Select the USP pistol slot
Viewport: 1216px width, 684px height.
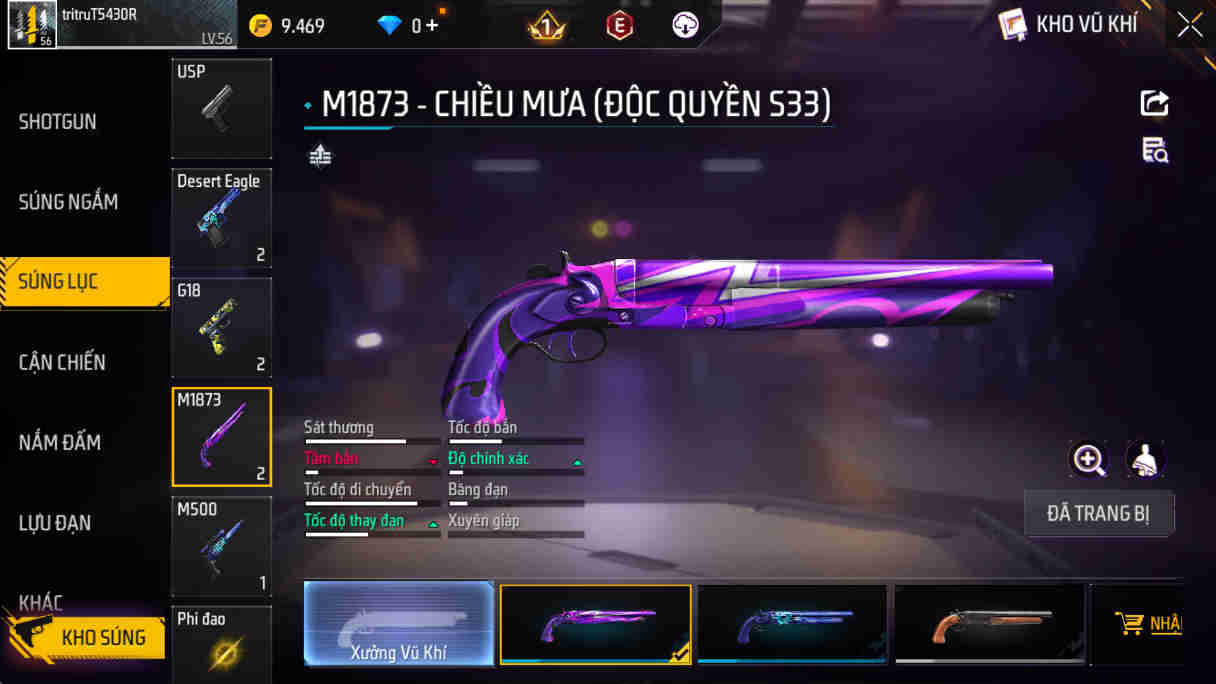(221, 108)
